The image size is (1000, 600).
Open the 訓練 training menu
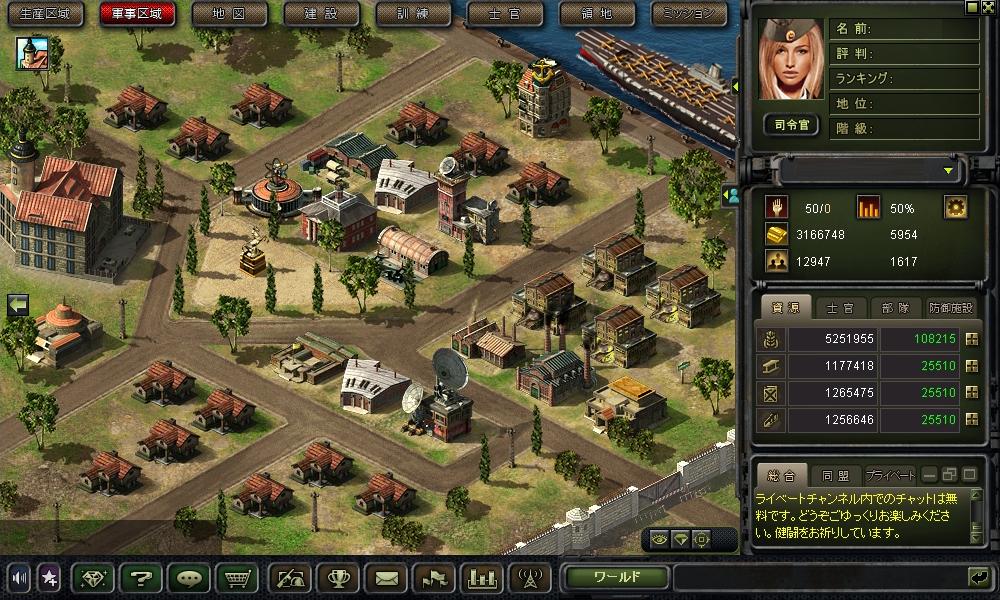(x=414, y=14)
